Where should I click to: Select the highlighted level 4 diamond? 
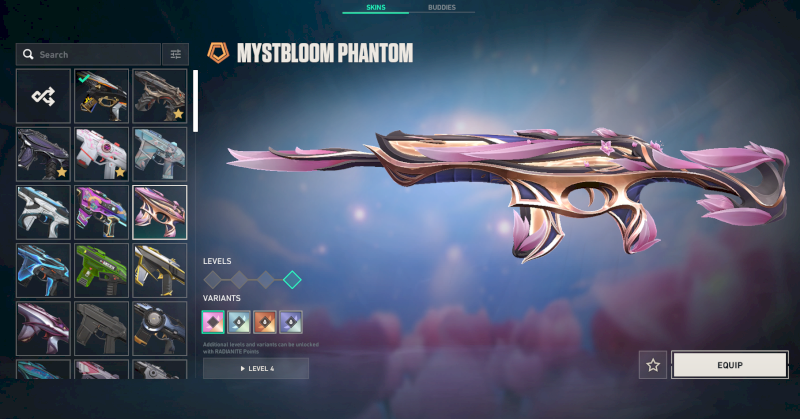coord(291,279)
